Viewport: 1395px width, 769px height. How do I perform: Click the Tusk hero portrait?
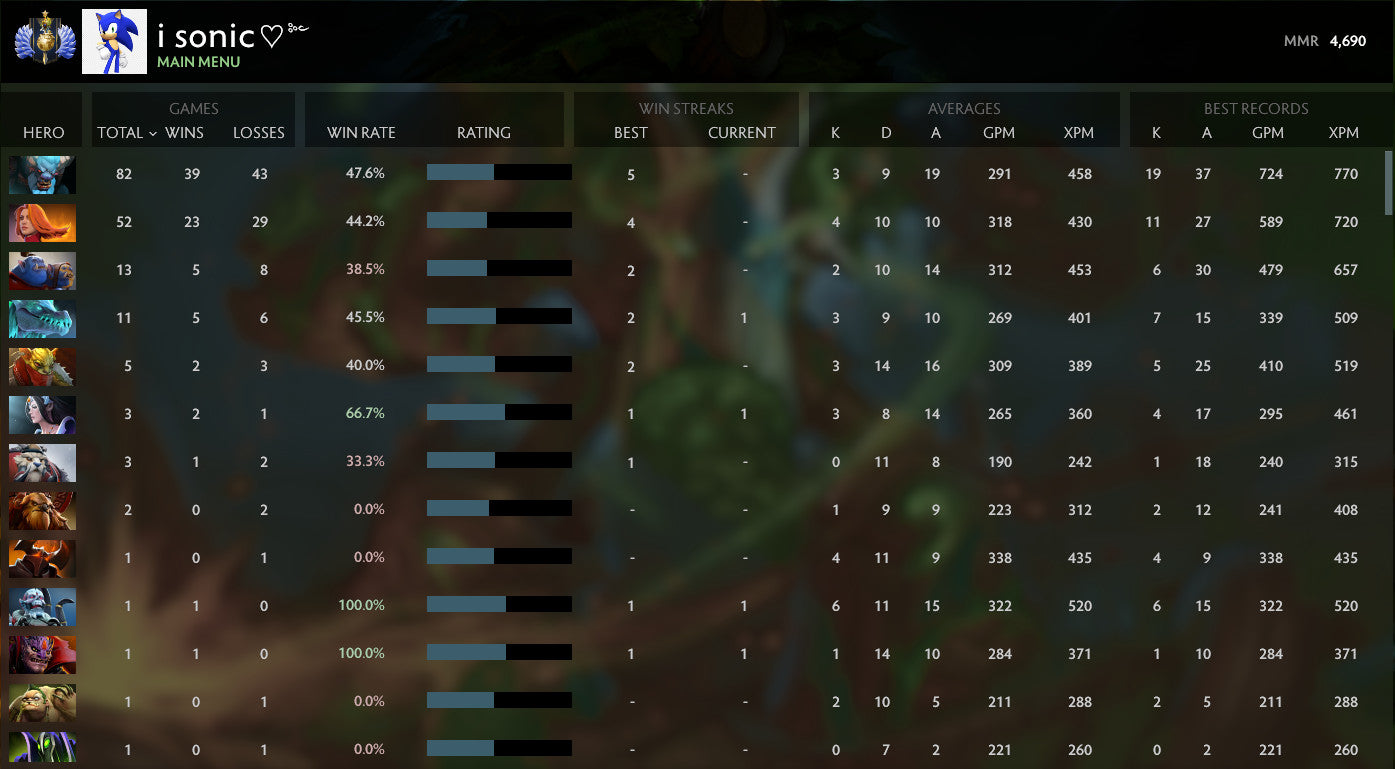(42, 462)
